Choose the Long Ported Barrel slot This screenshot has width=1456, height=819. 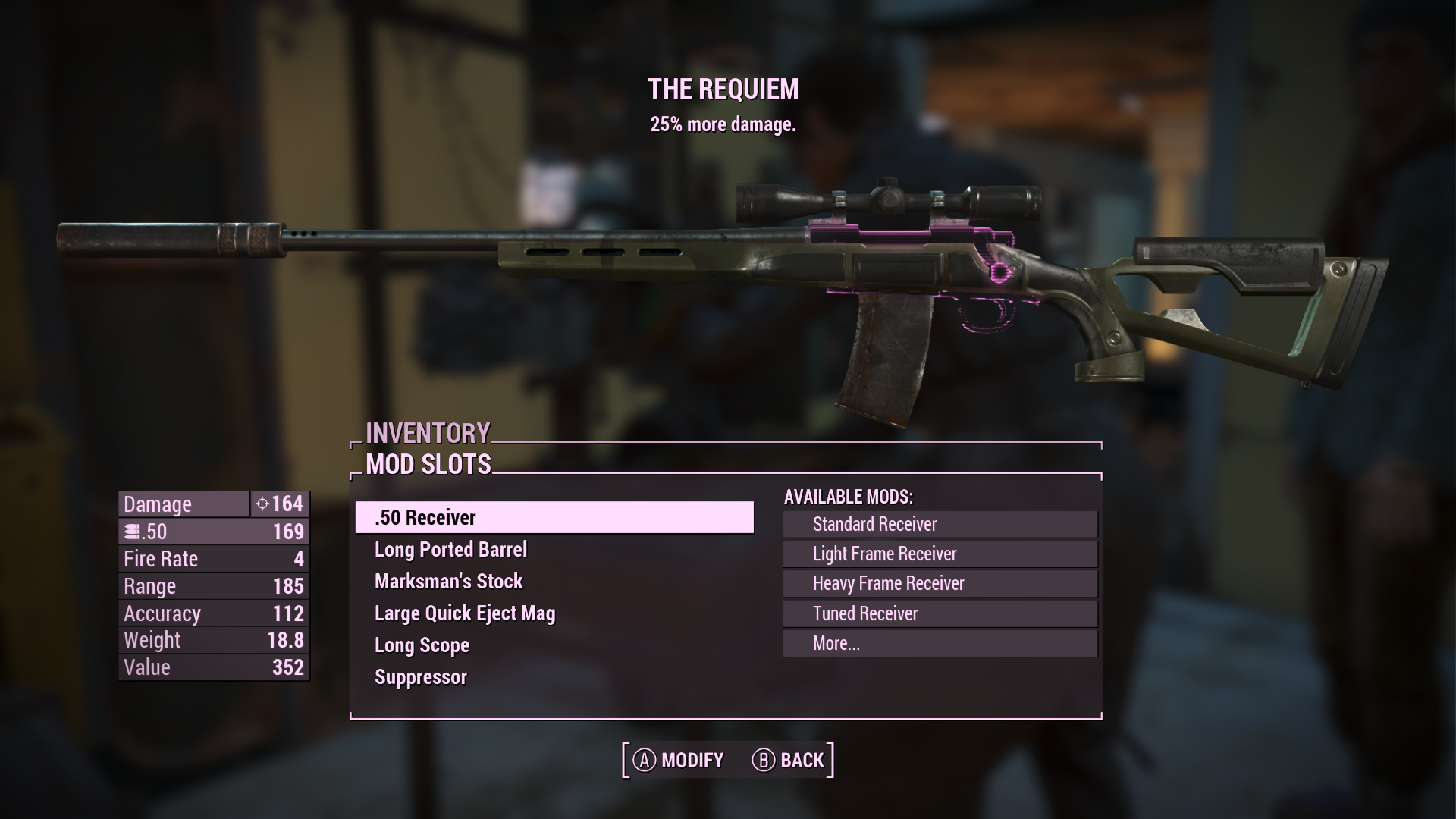[x=450, y=550]
